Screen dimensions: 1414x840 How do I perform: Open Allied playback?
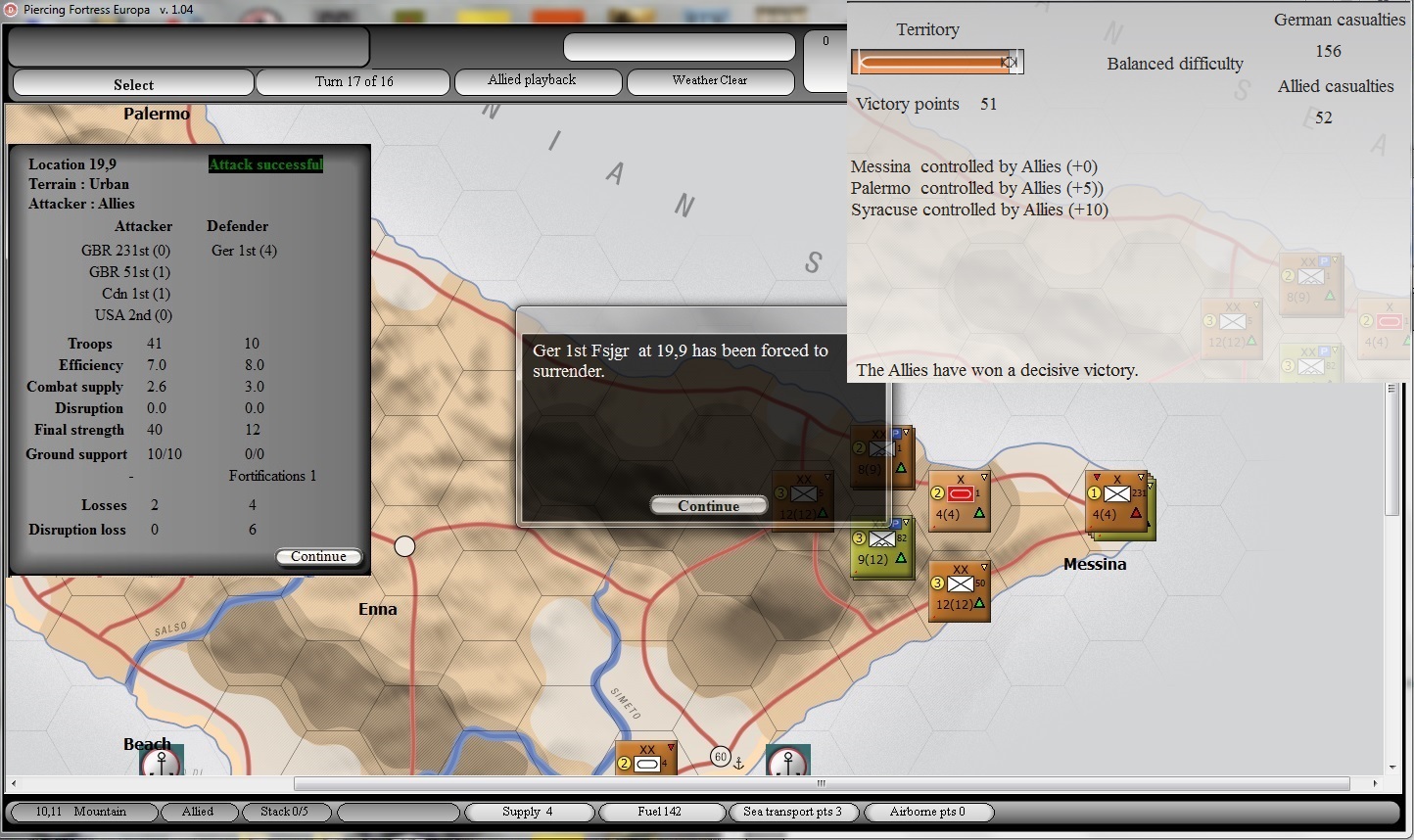pos(538,81)
